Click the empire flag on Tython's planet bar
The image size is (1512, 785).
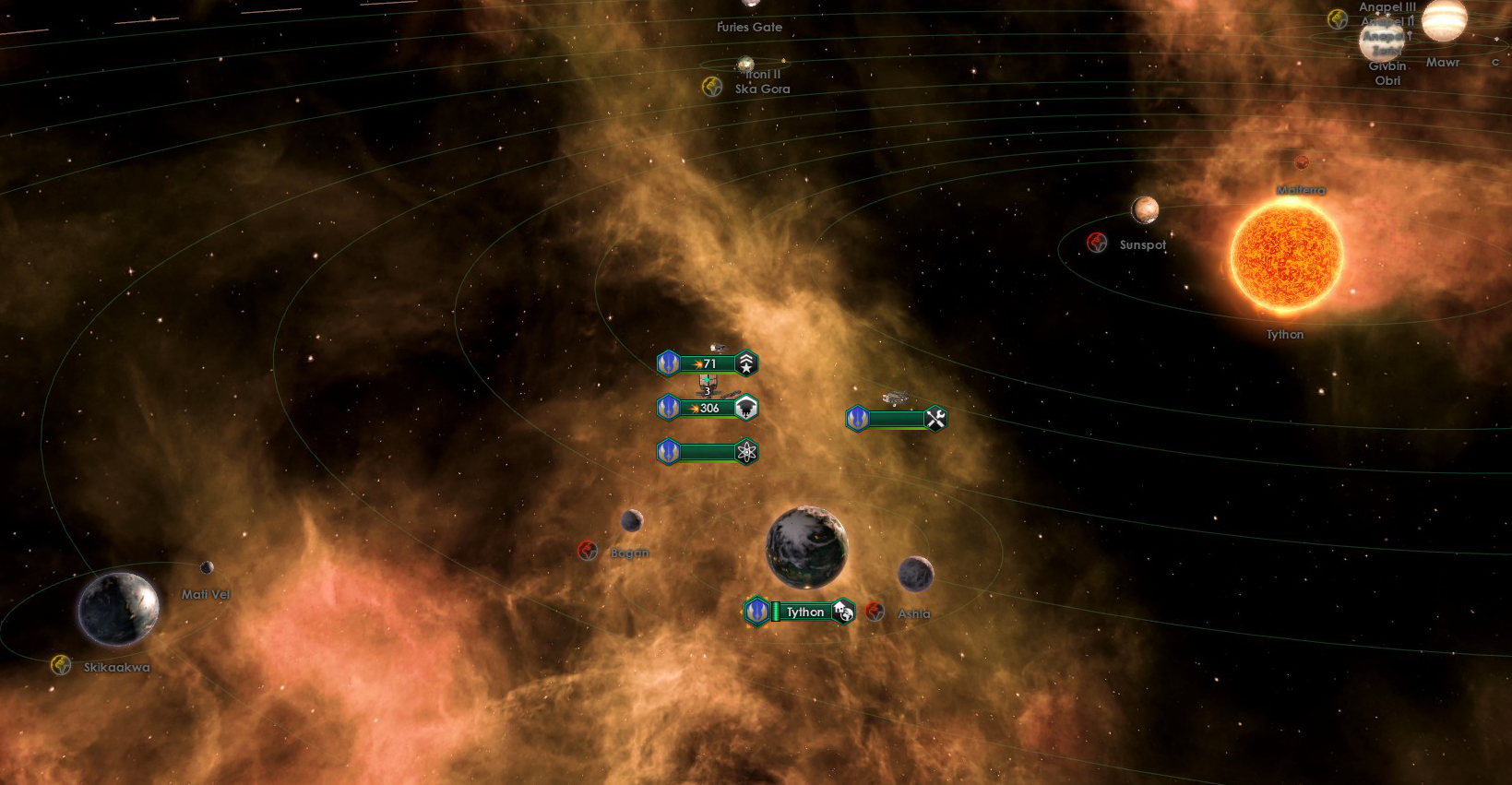756,612
